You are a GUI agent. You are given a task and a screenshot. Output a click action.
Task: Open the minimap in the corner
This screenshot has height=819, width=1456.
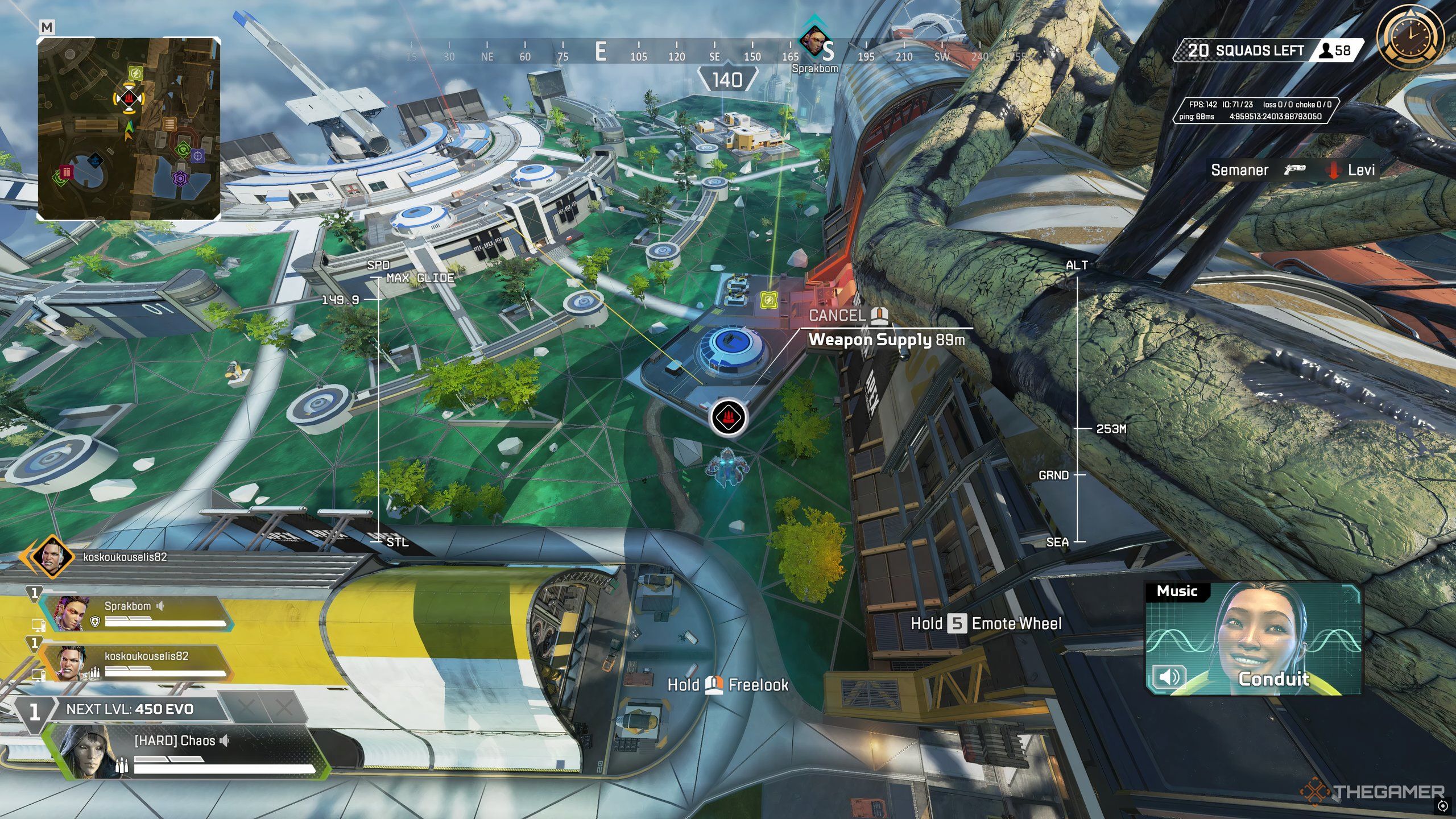click(x=129, y=129)
